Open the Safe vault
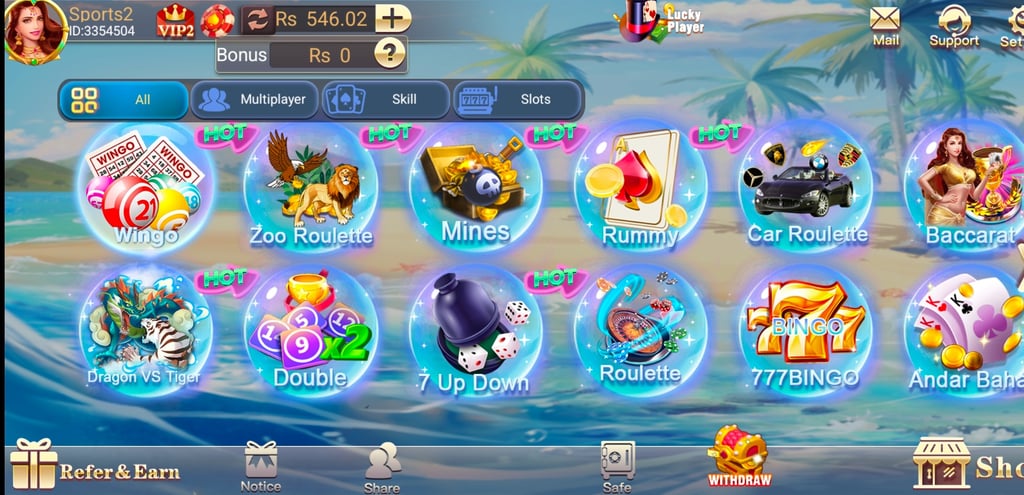This screenshot has width=1024, height=495. (617, 465)
